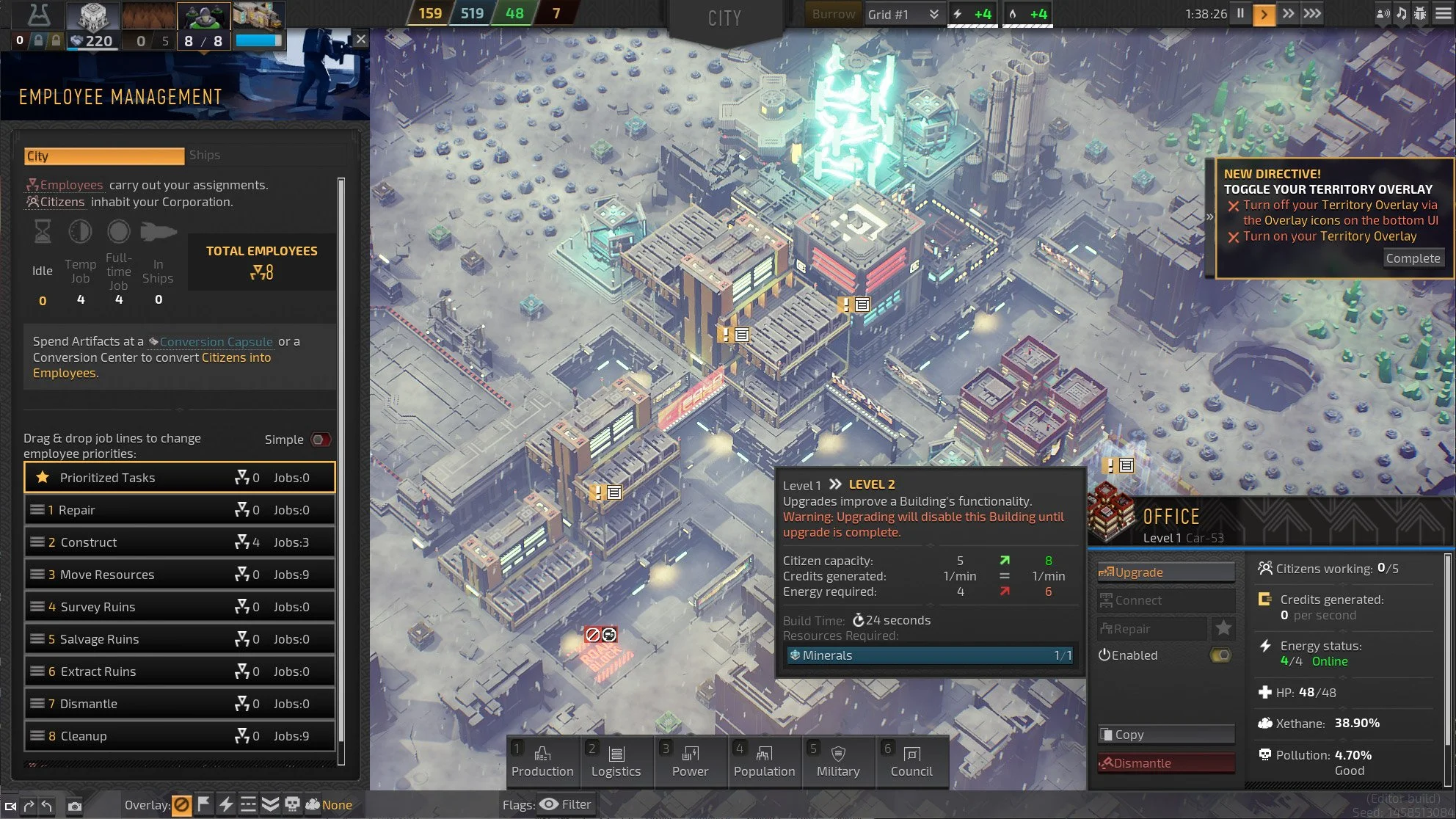
Task: Select the Move Resources job row
Action: tap(180, 575)
